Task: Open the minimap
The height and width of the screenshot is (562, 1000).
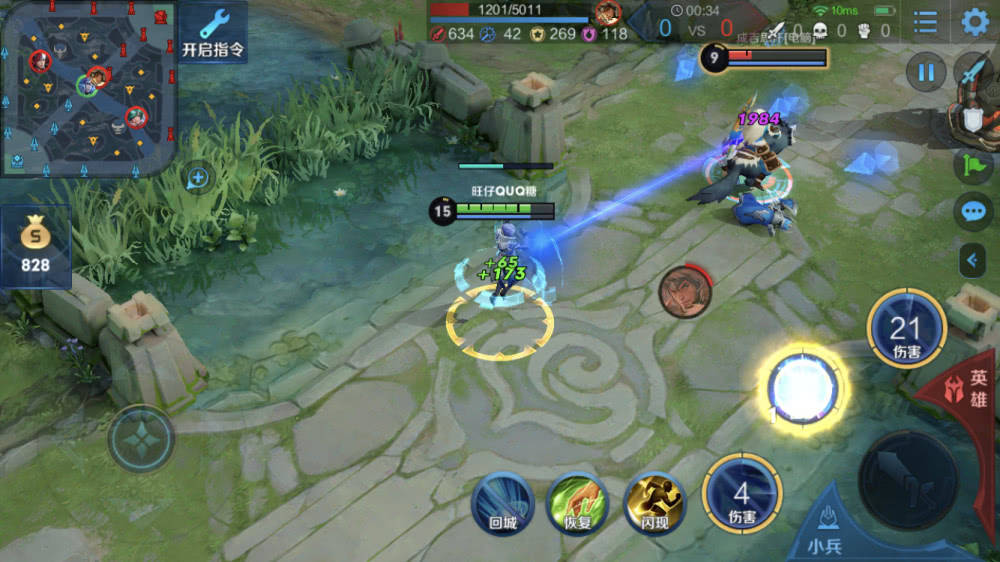Action: pyautogui.click(x=88, y=88)
